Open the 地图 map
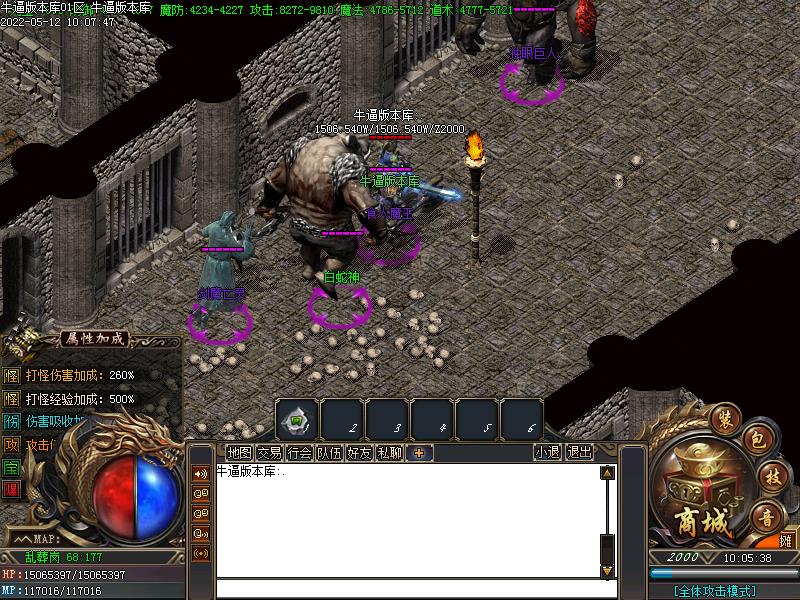The width and height of the screenshot is (800, 600). point(239,453)
